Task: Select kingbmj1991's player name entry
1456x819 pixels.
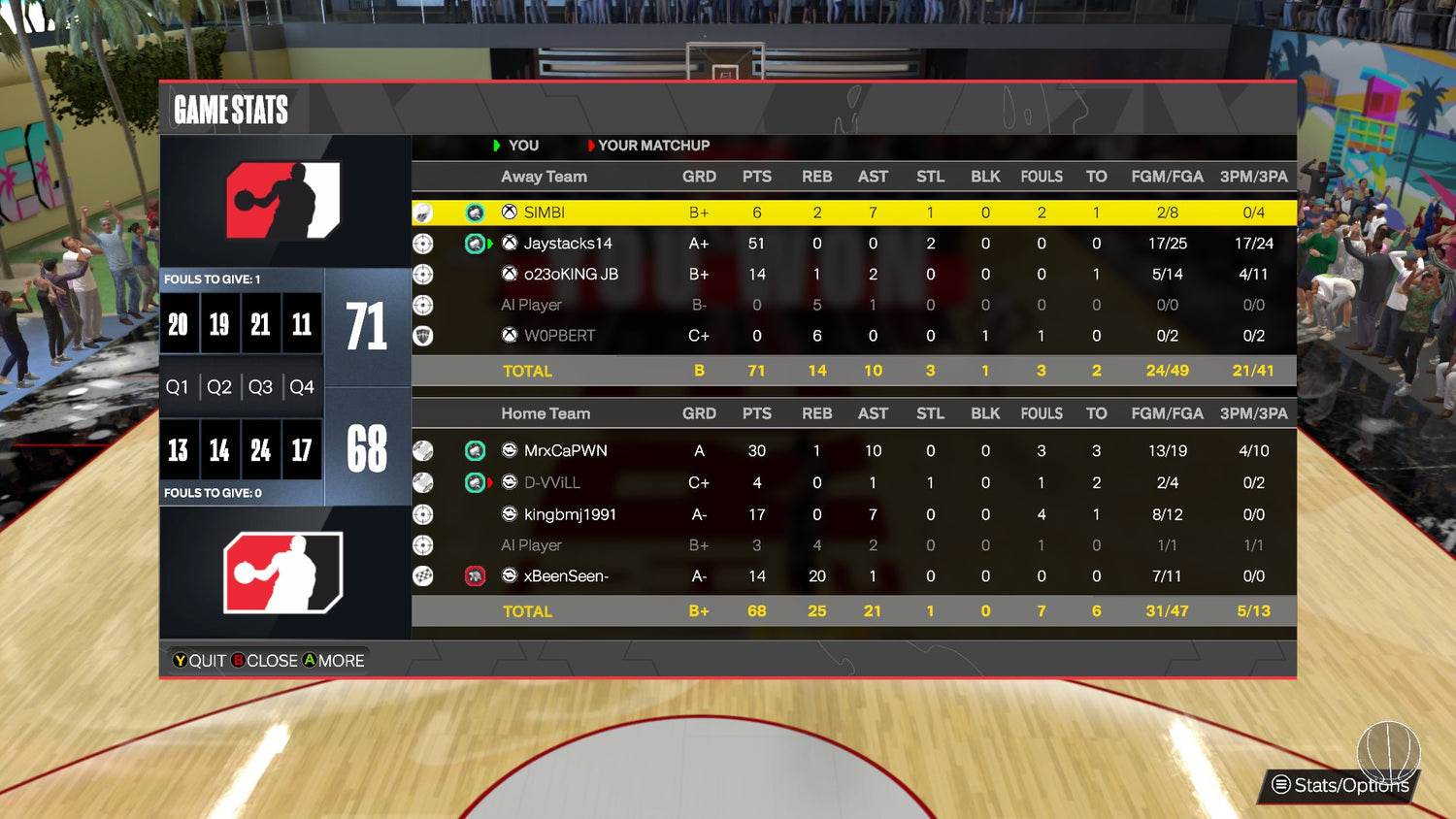Action: [x=573, y=514]
